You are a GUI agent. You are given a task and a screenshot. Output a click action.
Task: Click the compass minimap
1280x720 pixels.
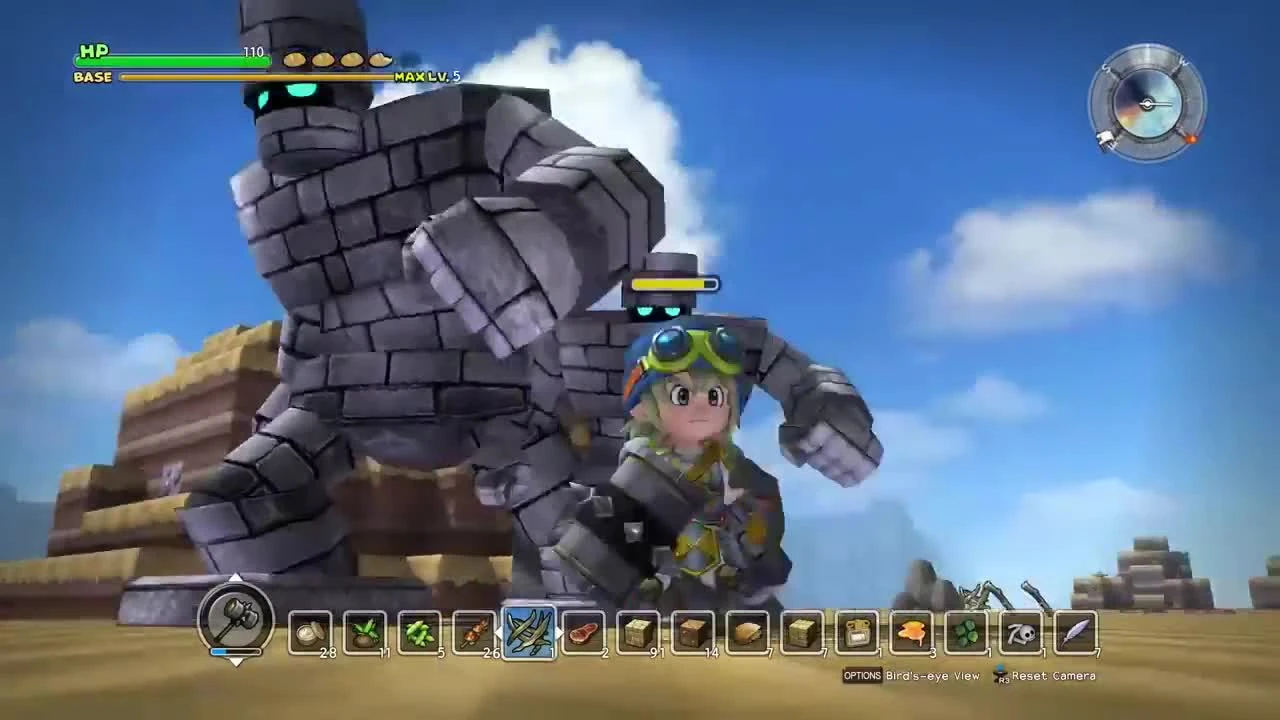point(1146,103)
